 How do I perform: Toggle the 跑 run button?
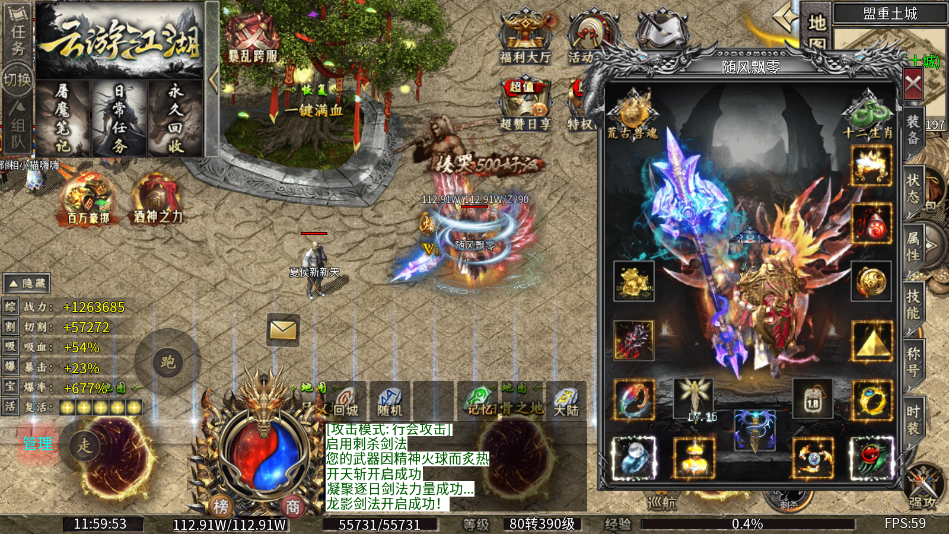point(168,361)
